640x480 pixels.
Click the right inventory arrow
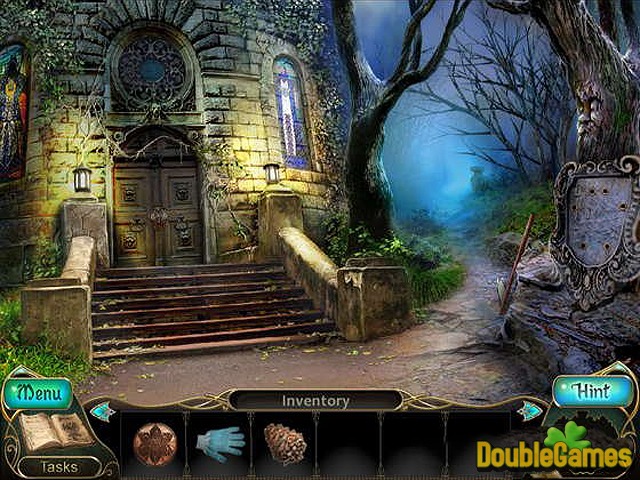tap(529, 410)
